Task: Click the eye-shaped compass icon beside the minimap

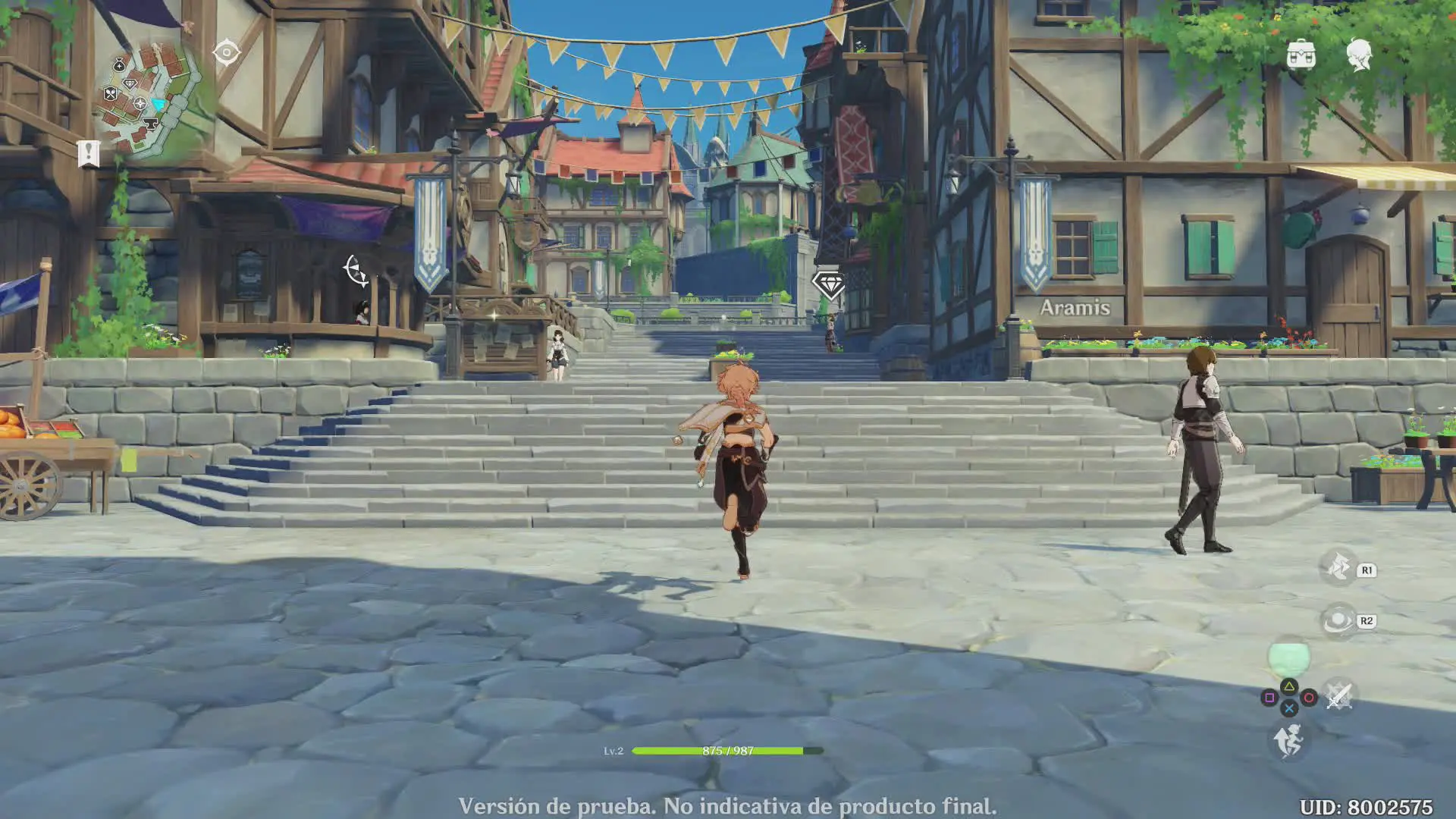Action: click(x=226, y=52)
